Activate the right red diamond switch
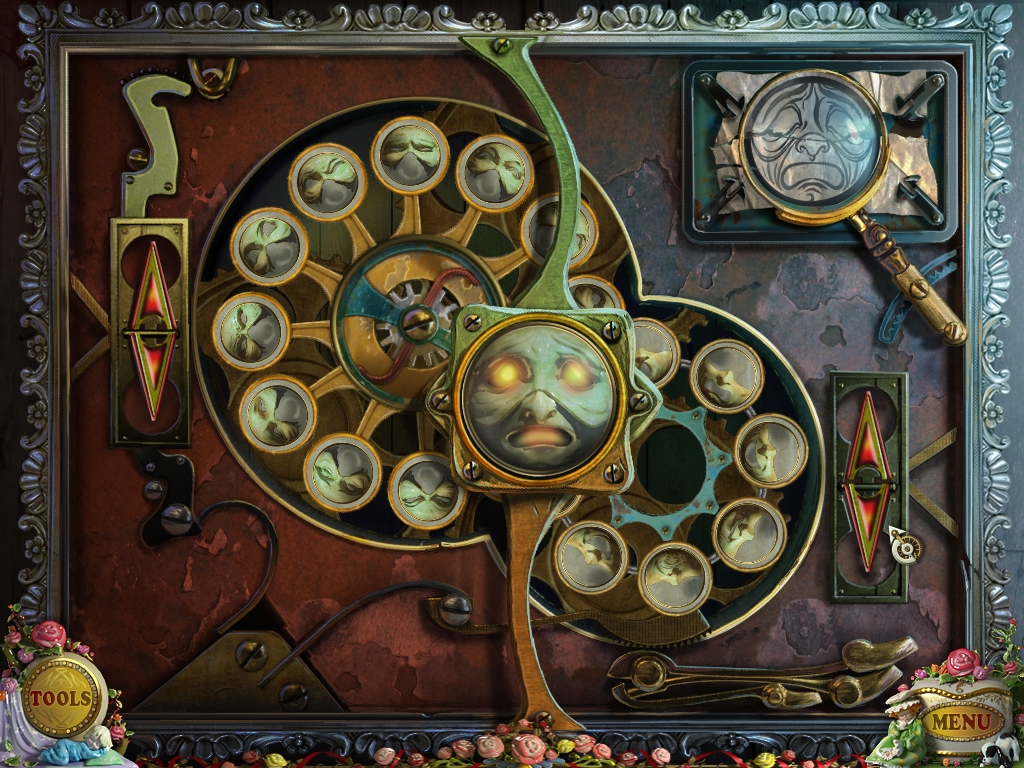The height and width of the screenshot is (768, 1024). coord(869,487)
